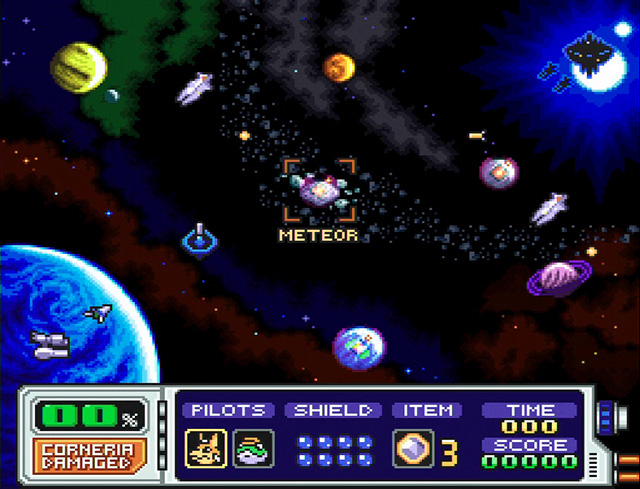Select the purple ringed planet
Image resolution: width=640 pixels, height=489 pixels.
pos(559,278)
